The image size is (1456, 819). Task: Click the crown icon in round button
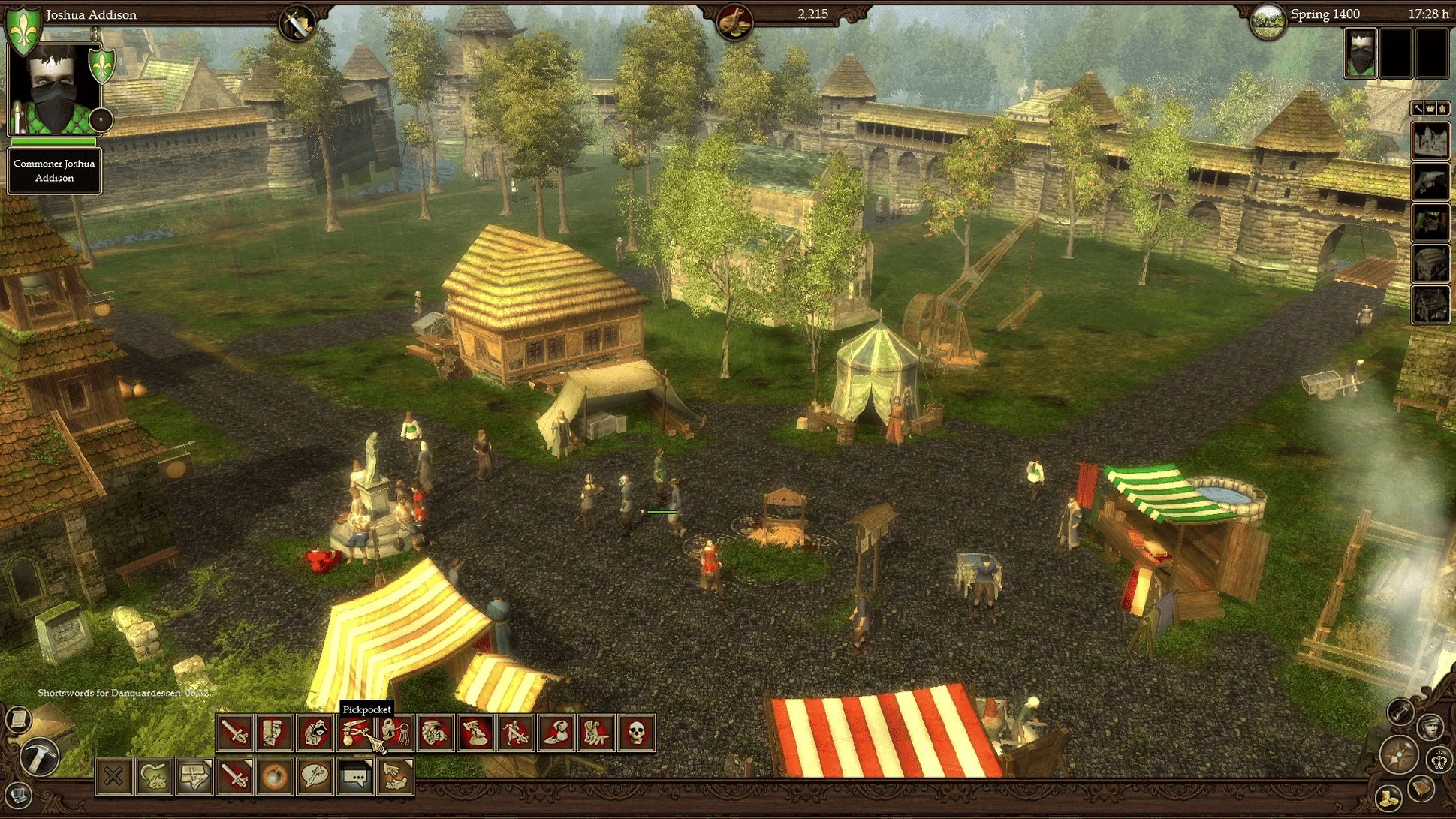pos(1439,760)
